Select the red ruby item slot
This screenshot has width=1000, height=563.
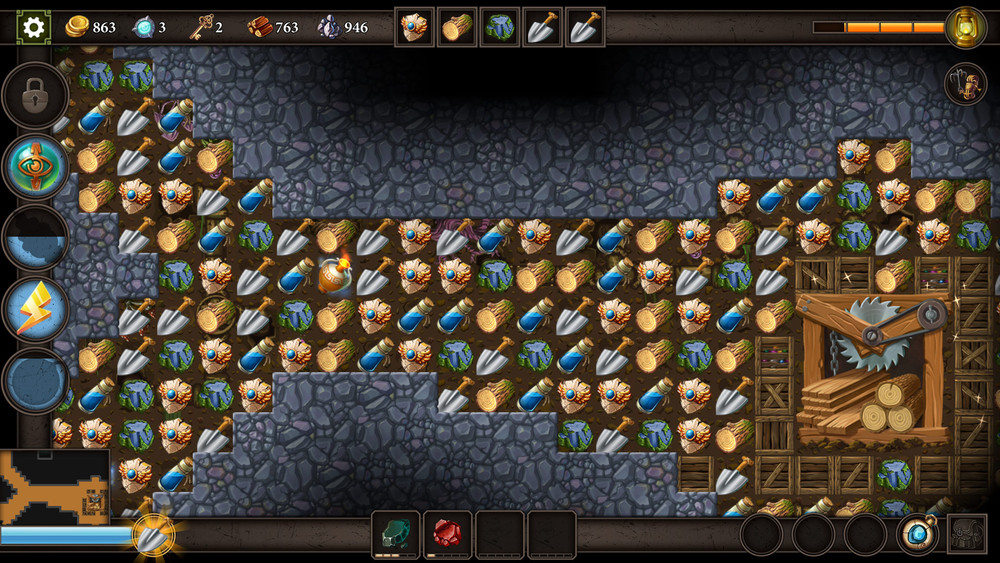click(447, 534)
